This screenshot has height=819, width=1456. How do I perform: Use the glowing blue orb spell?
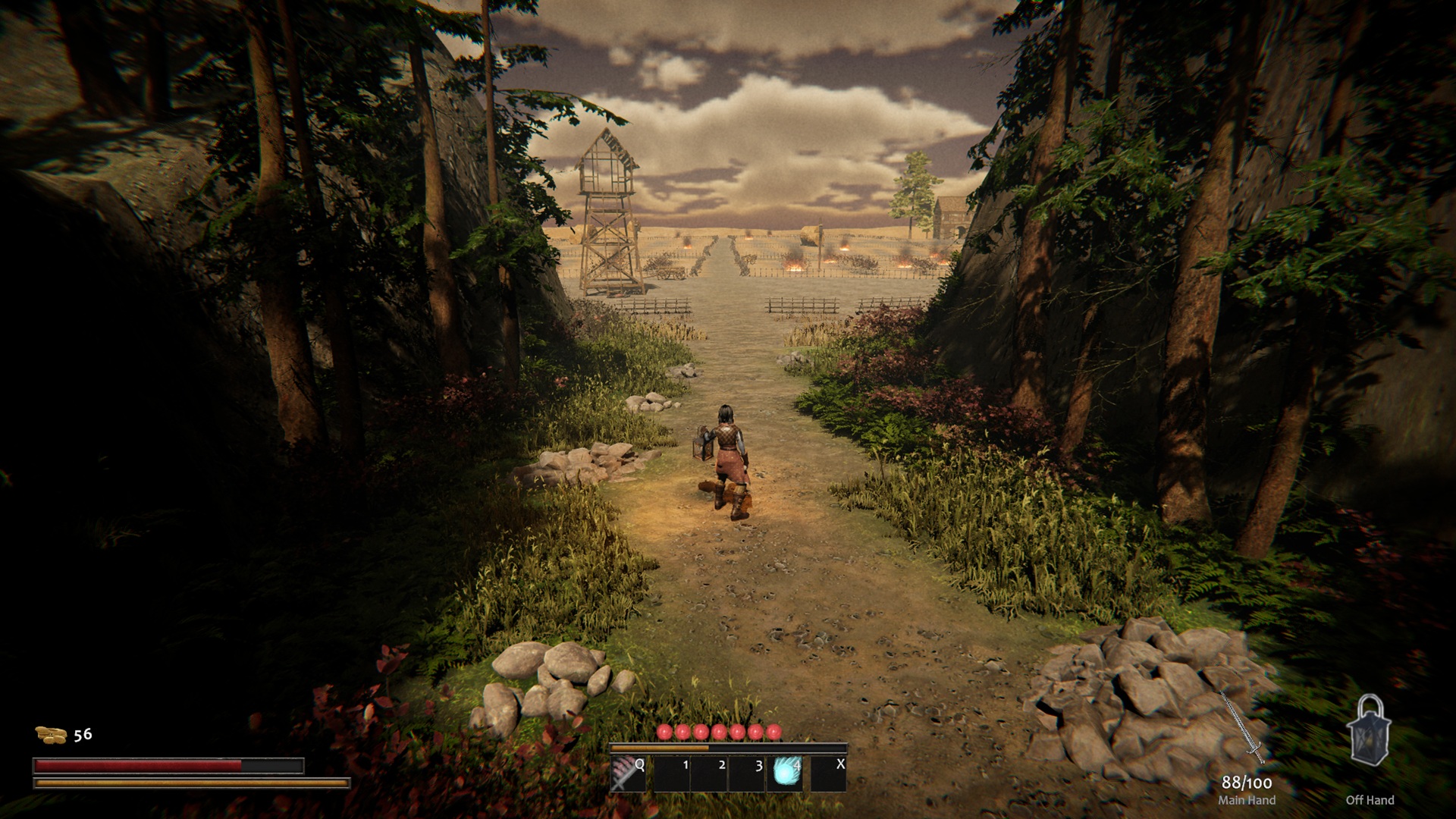tap(786, 774)
